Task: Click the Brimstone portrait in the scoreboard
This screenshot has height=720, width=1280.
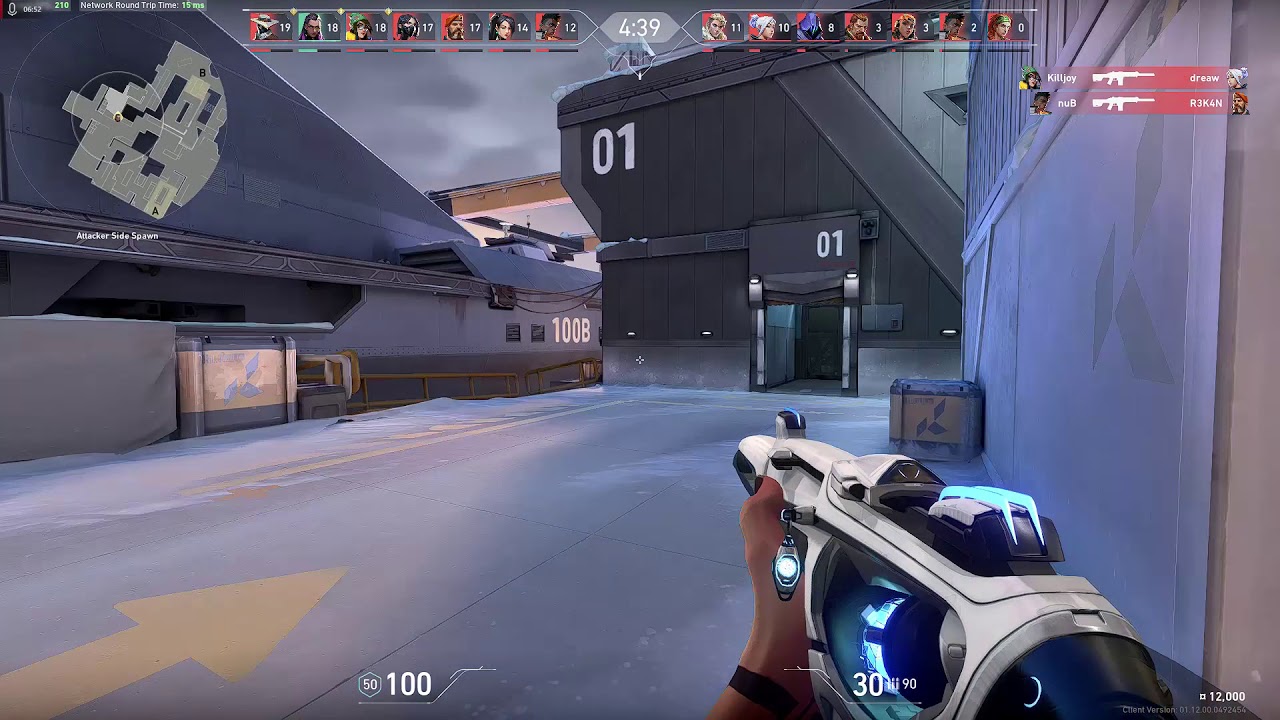Action: tap(453, 27)
